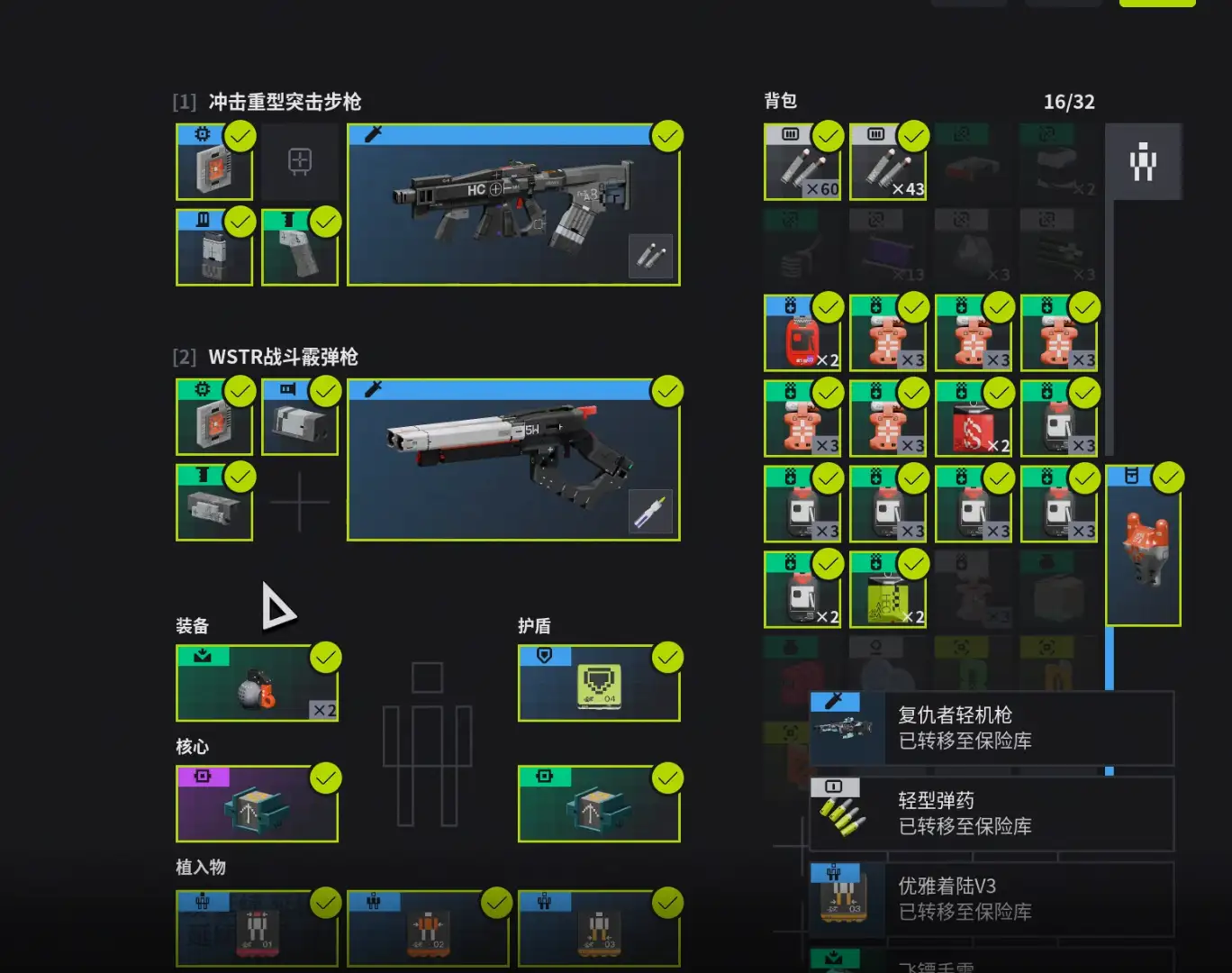Click the 优雅着陆V3 transfer notification
This screenshot has width=1232, height=973.
(x=992, y=899)
